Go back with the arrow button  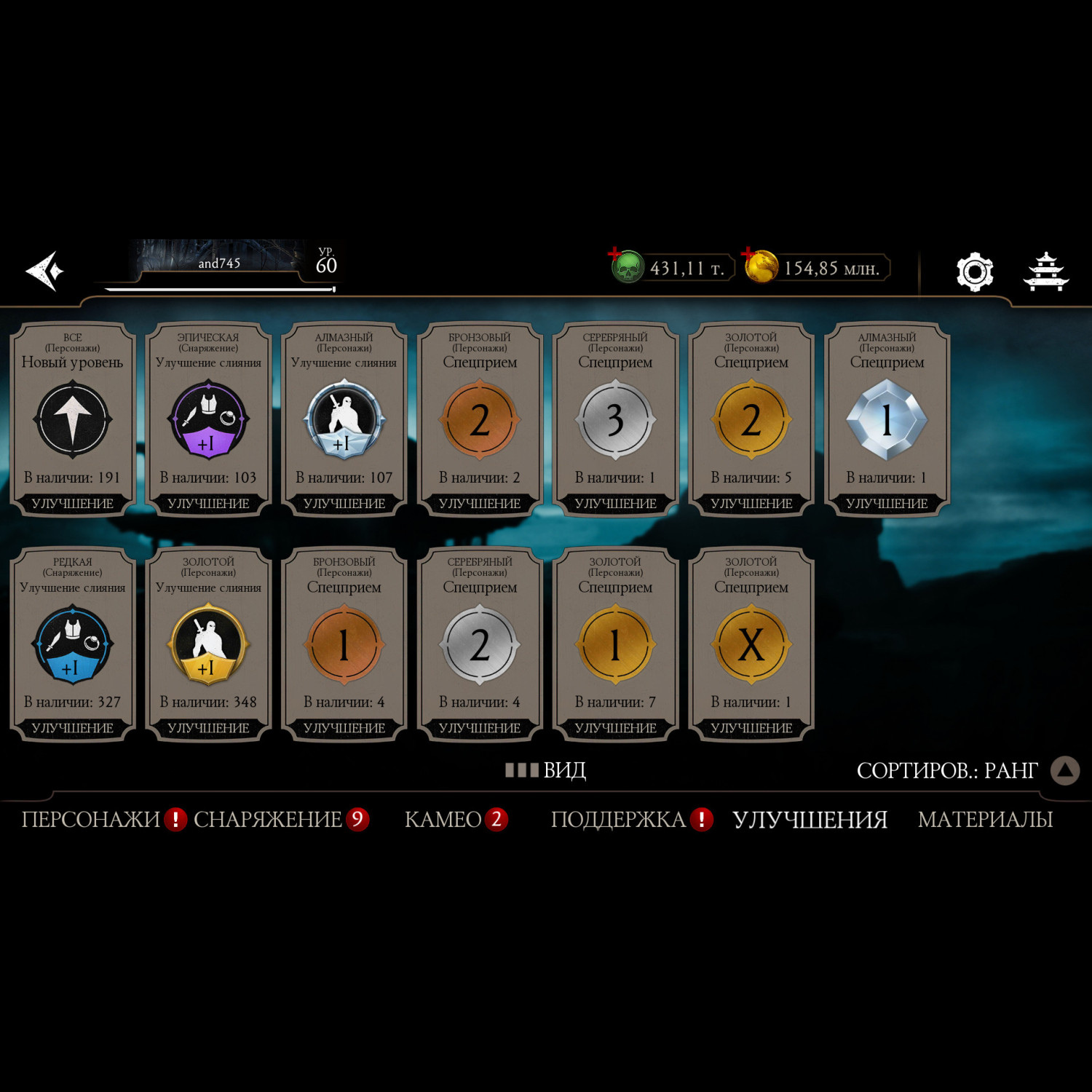(x=45, y=272)
